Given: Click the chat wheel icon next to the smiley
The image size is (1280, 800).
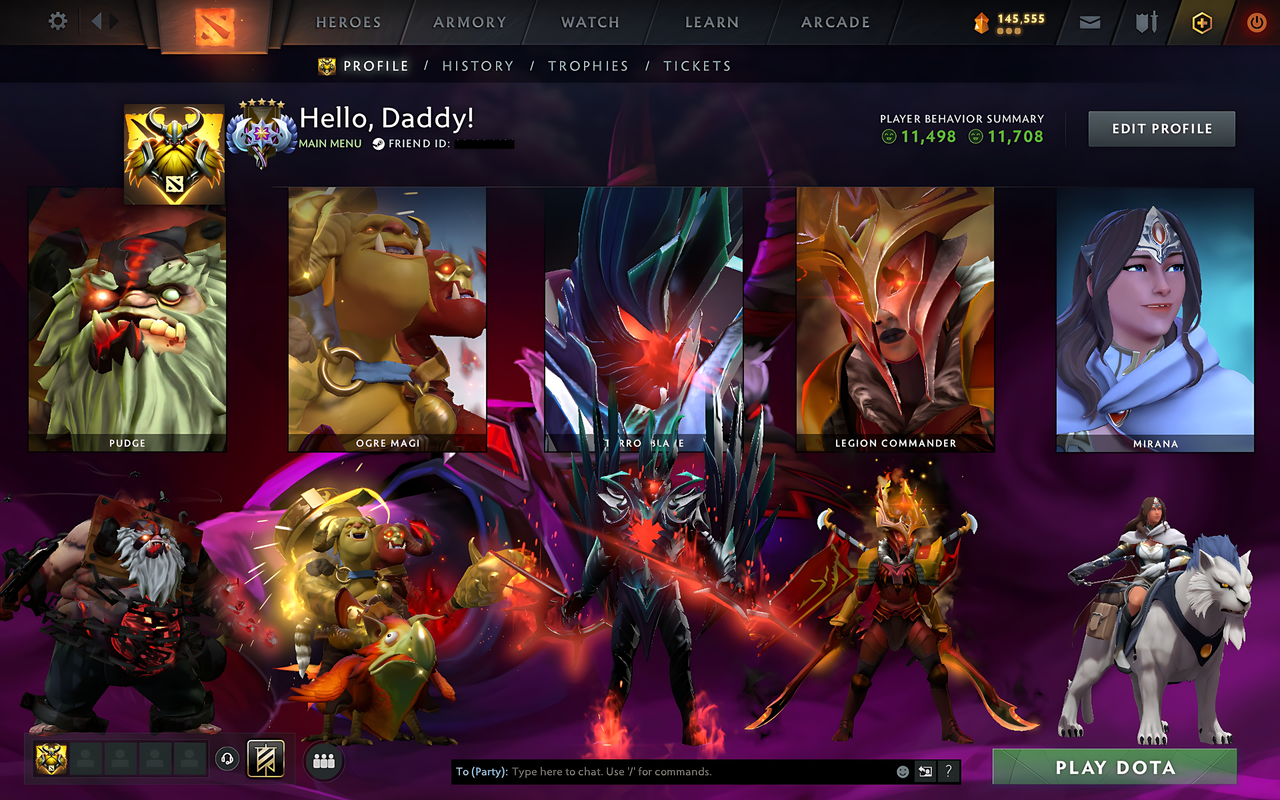Looking at the screenshot, I should (925, 772).
